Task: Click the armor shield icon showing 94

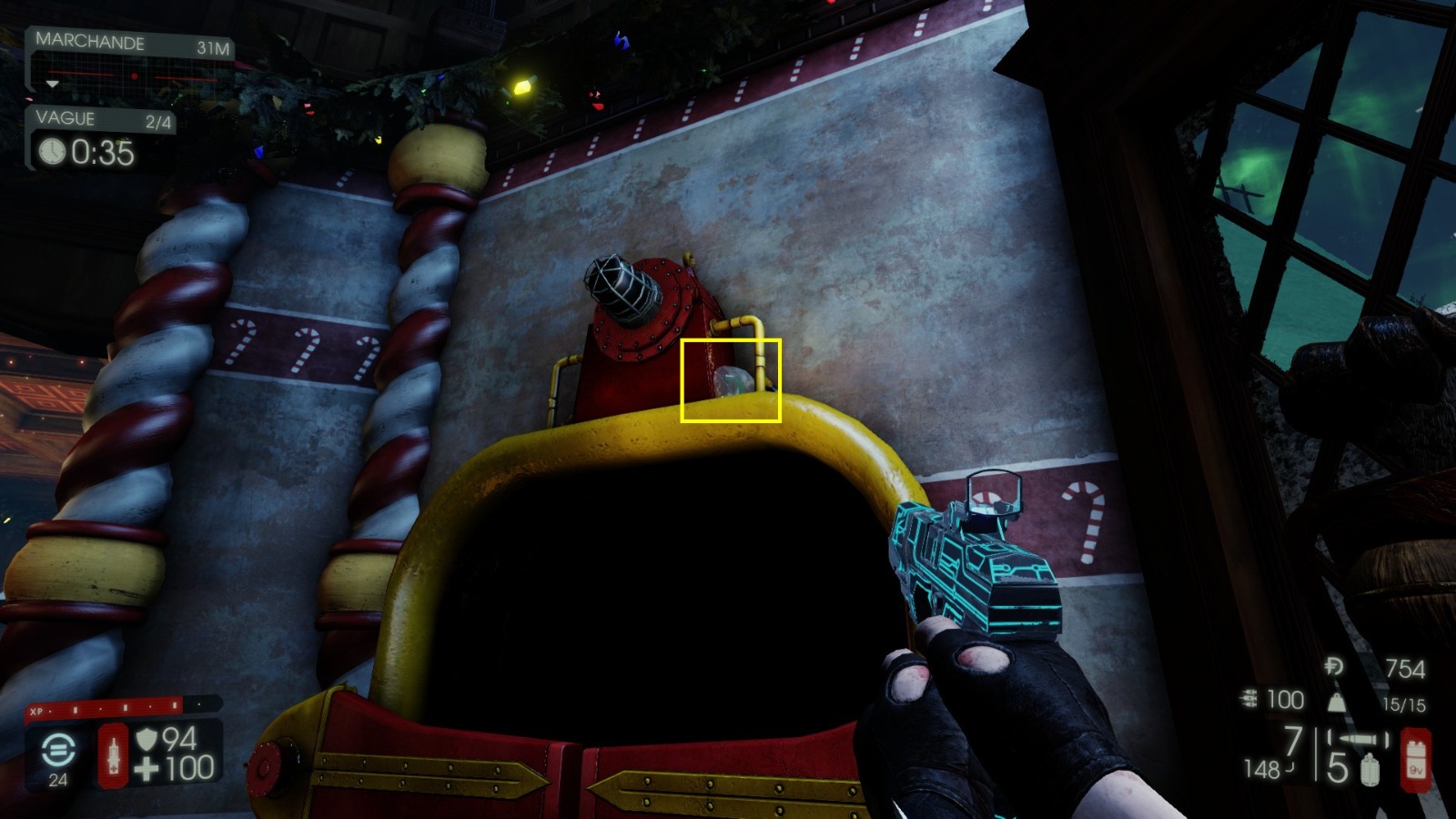Action: click(x=147, y=741)
